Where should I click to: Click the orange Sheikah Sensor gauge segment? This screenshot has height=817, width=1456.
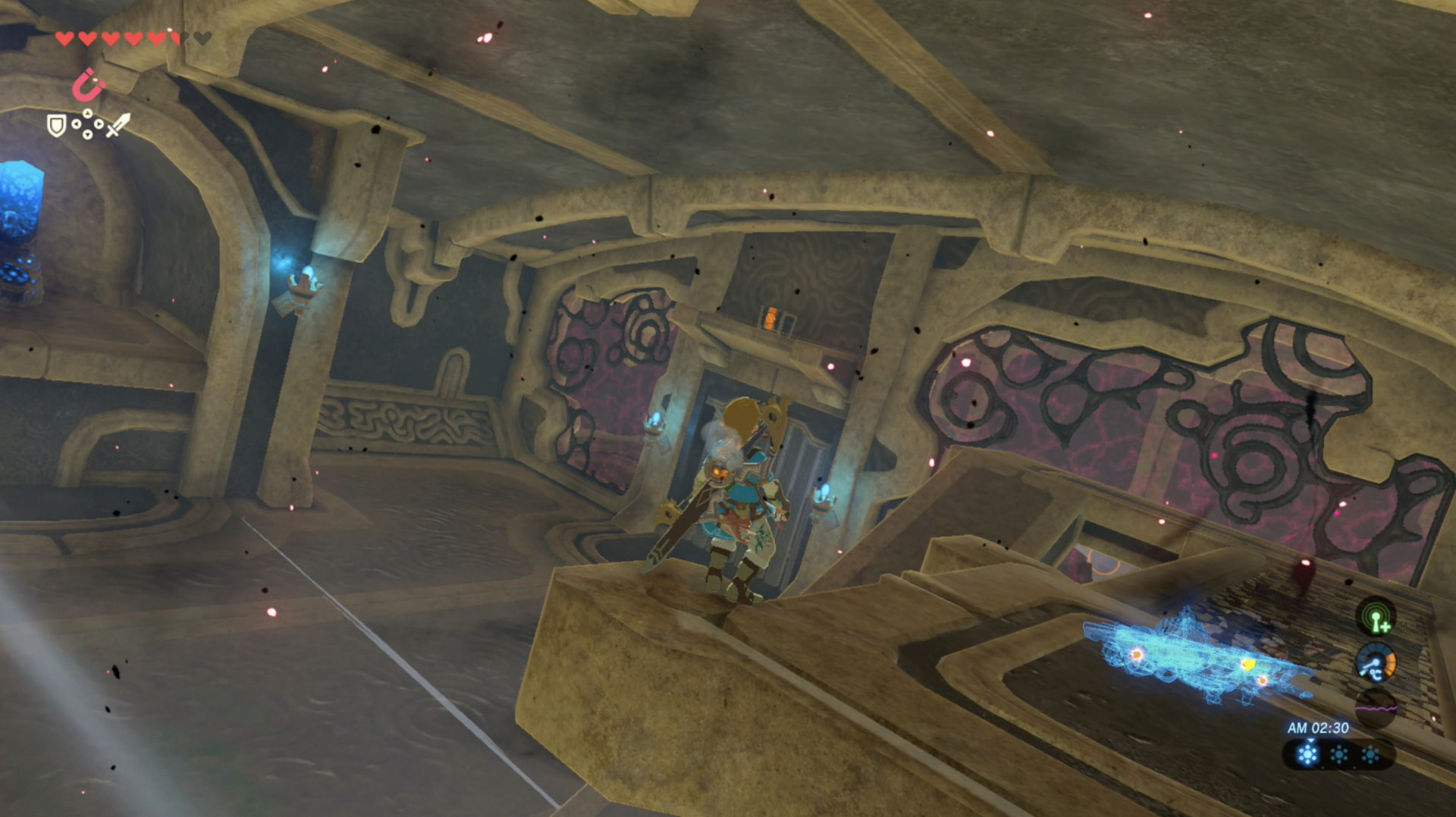coord(1391,662)
